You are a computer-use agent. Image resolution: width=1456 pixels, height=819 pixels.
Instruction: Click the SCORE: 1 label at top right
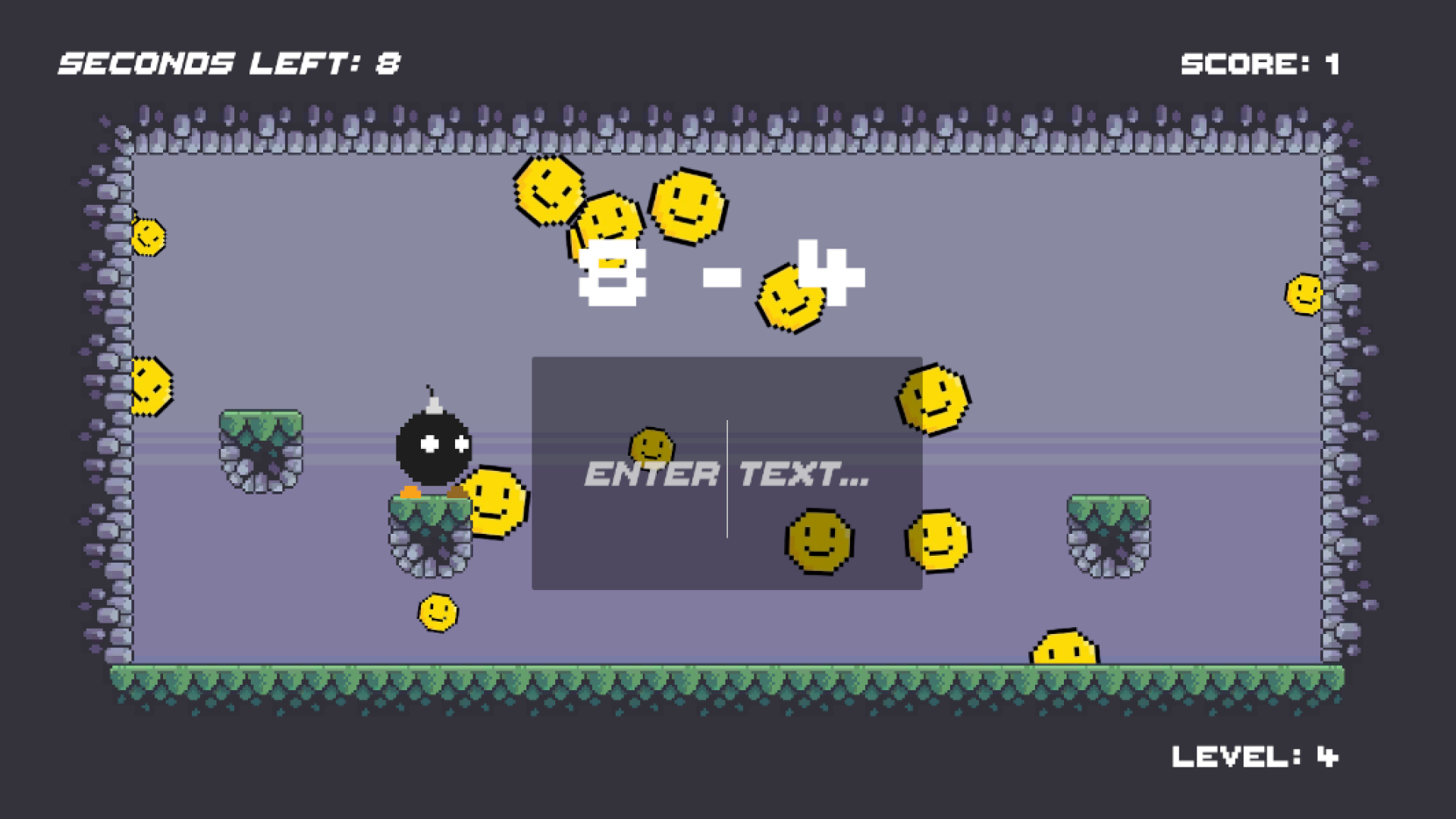tap(1260, 62)
